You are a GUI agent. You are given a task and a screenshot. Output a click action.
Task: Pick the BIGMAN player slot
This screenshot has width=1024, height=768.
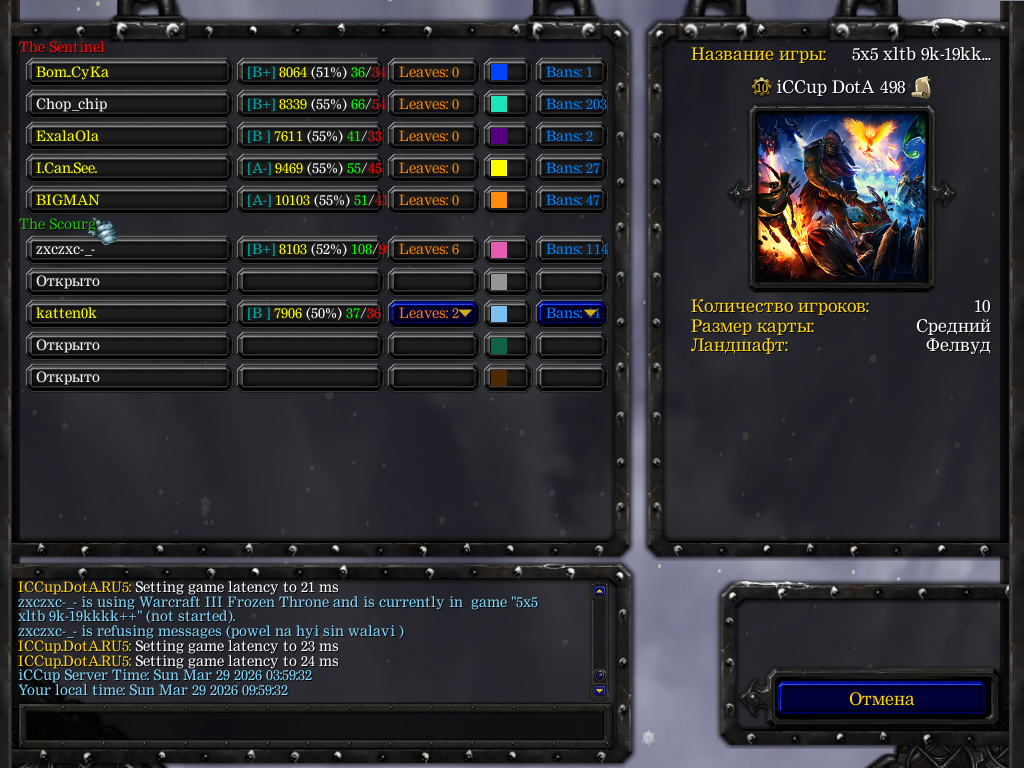[129, 200]
